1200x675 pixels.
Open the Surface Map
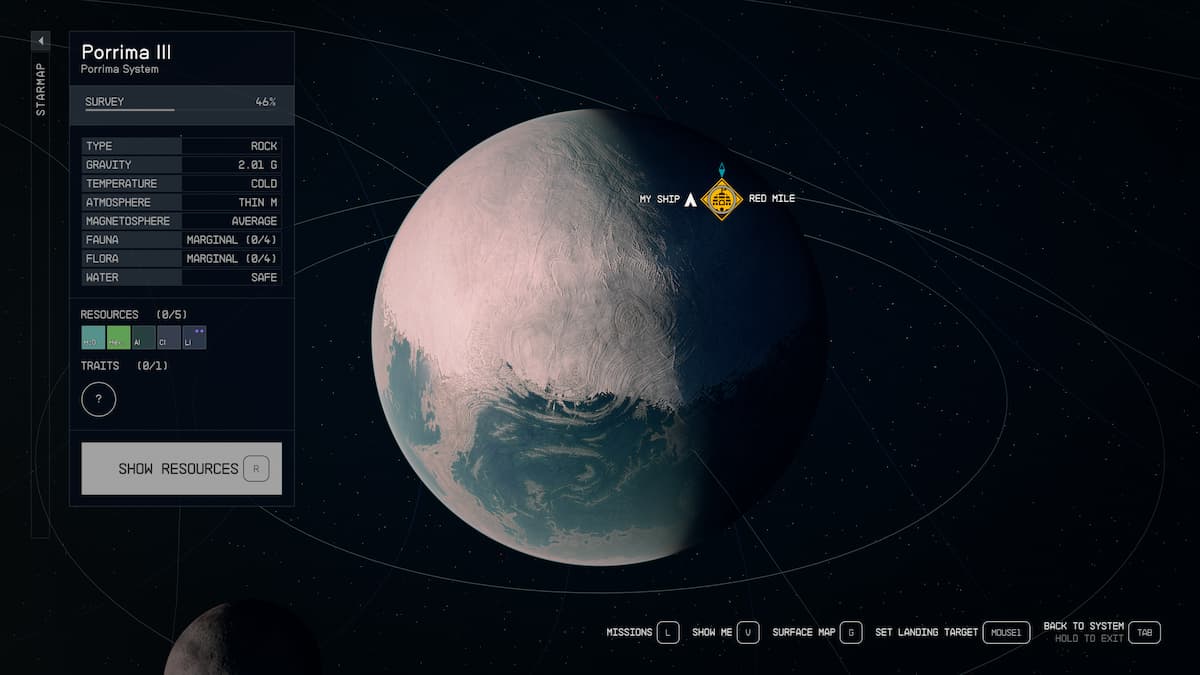click(x=850, y=632)
